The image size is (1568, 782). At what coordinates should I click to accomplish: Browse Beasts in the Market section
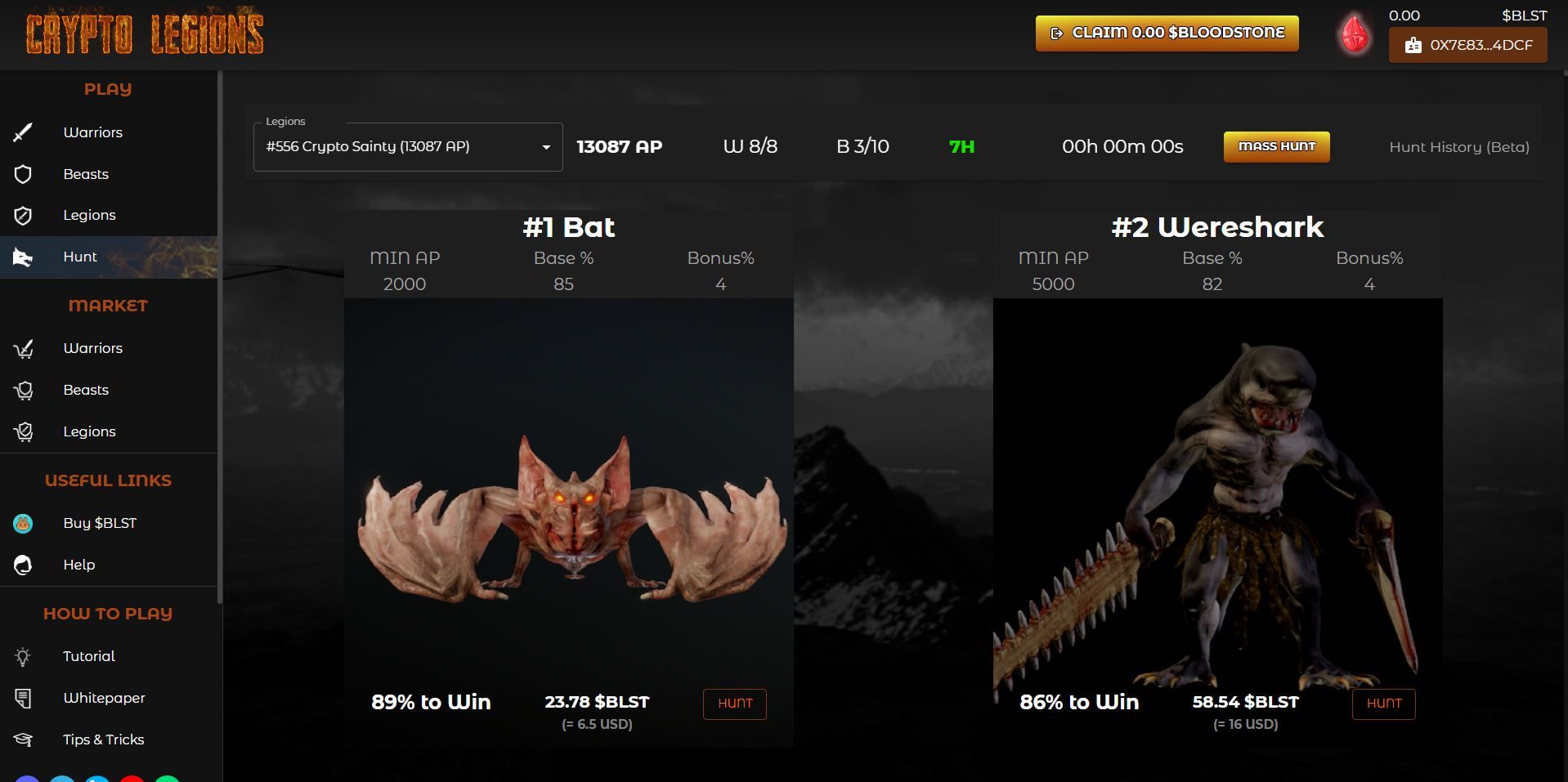coord(86,390)
